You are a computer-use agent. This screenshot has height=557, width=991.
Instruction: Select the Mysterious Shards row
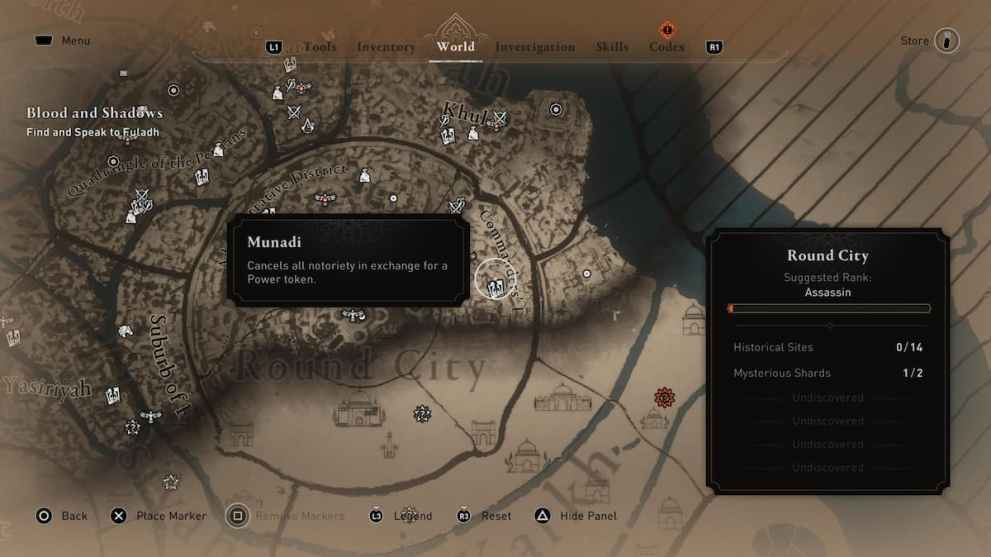click(x=827, y=373)
